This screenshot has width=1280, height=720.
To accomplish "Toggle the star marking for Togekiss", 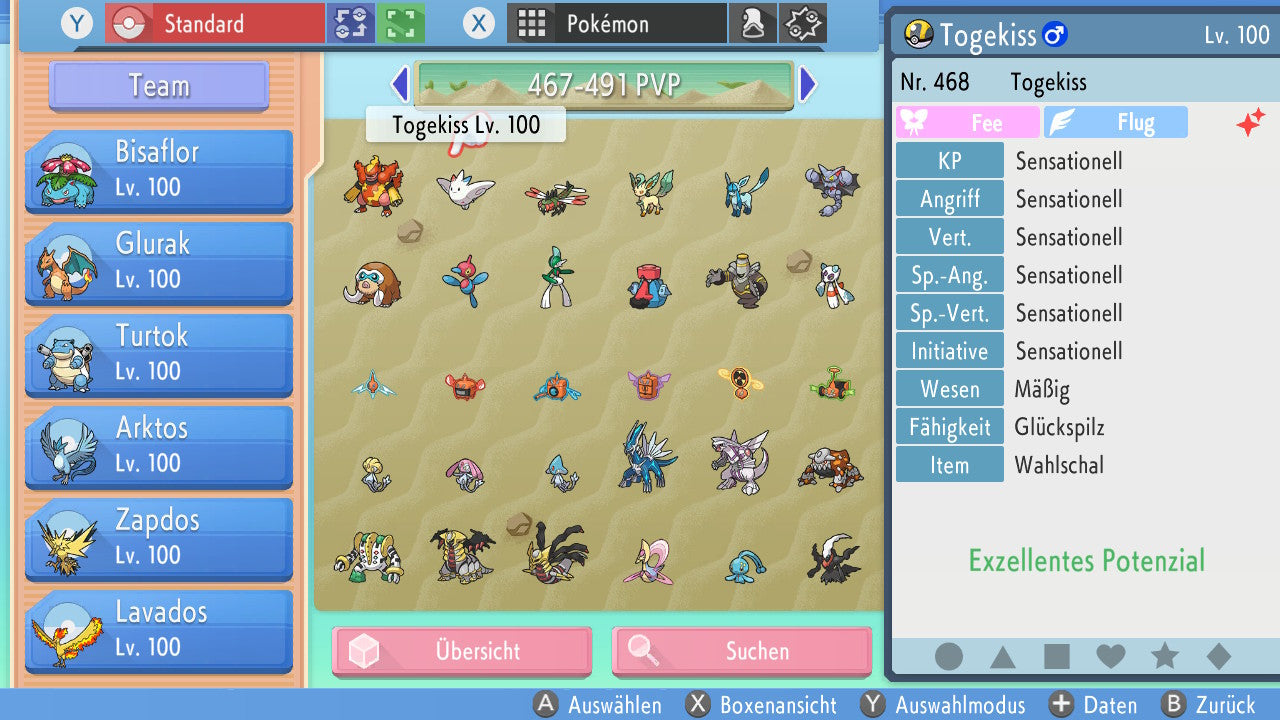I will (1163, 655).
